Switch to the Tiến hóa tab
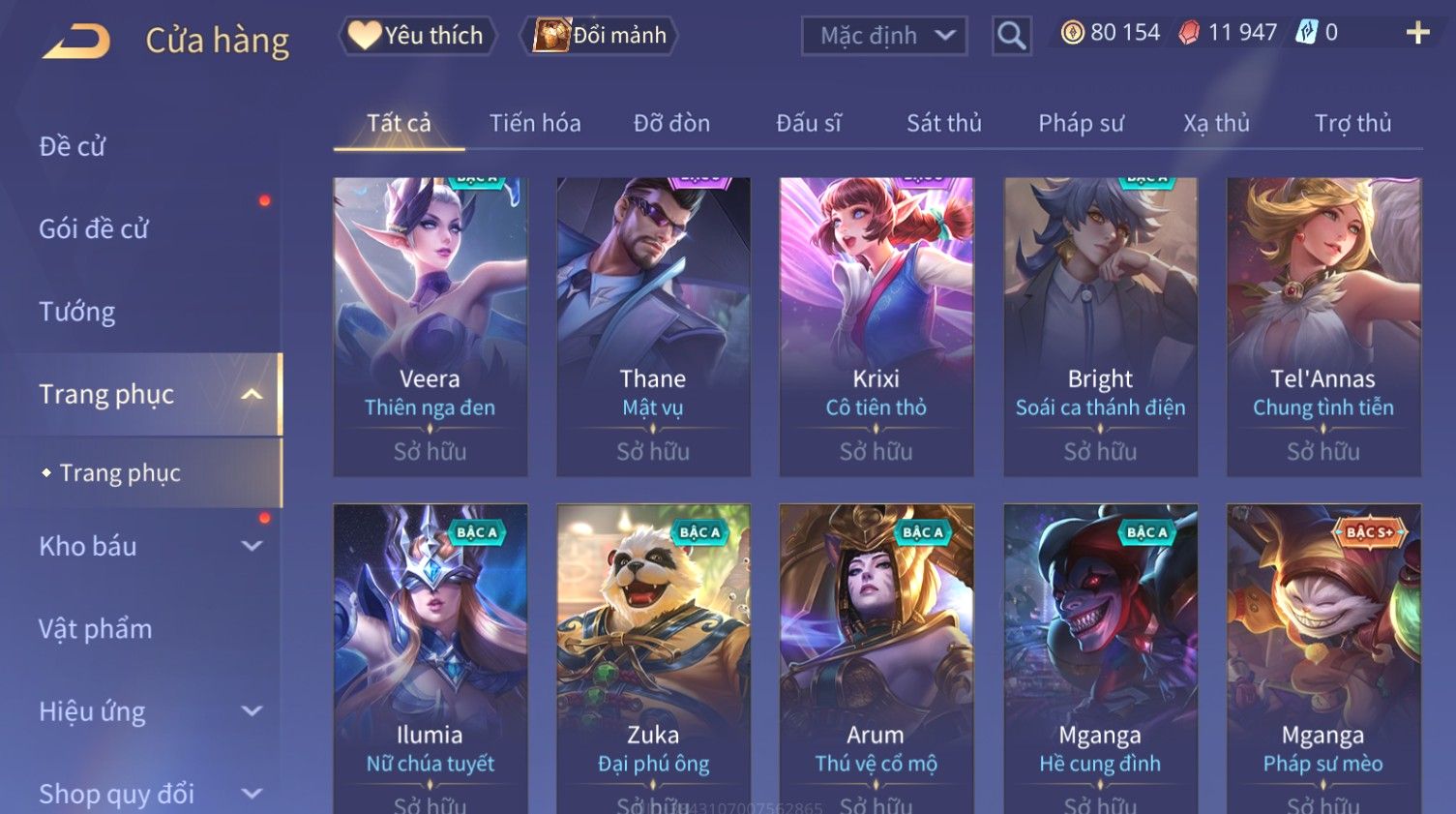Image resolution: width=1456 pixels, height=814 pixels. (x=535, y=123)
